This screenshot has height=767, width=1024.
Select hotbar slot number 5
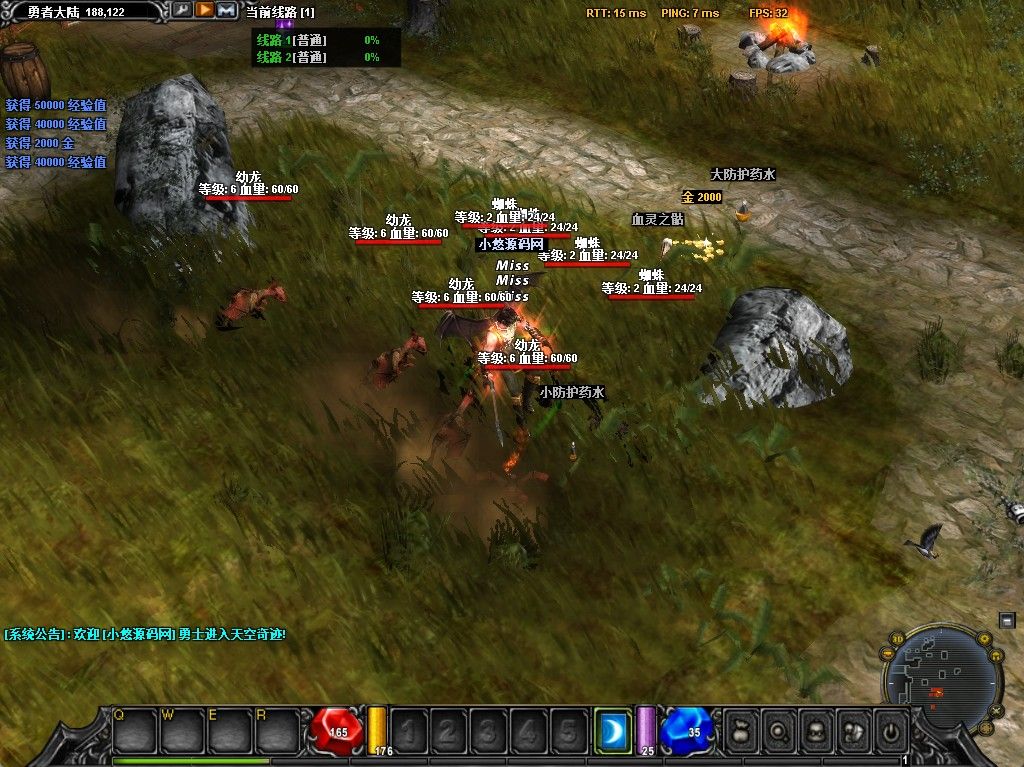click(568, 732)
